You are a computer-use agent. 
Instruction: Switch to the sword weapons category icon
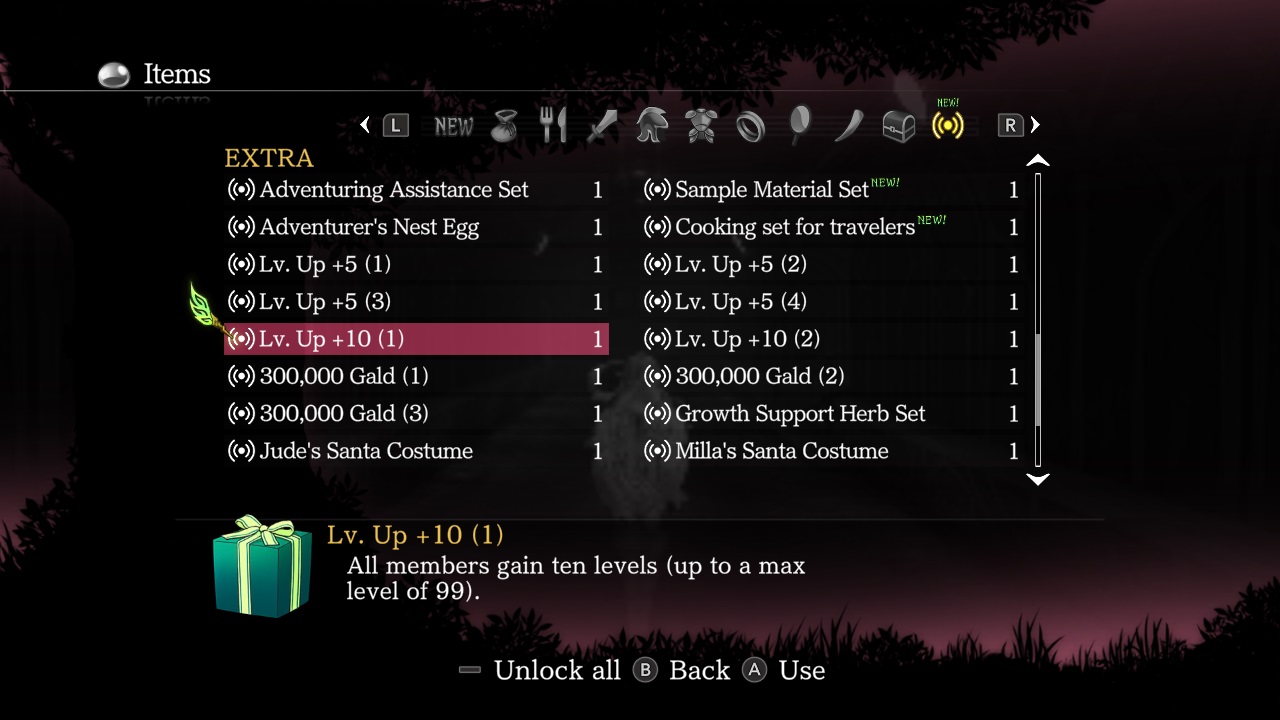pos(602,125)
